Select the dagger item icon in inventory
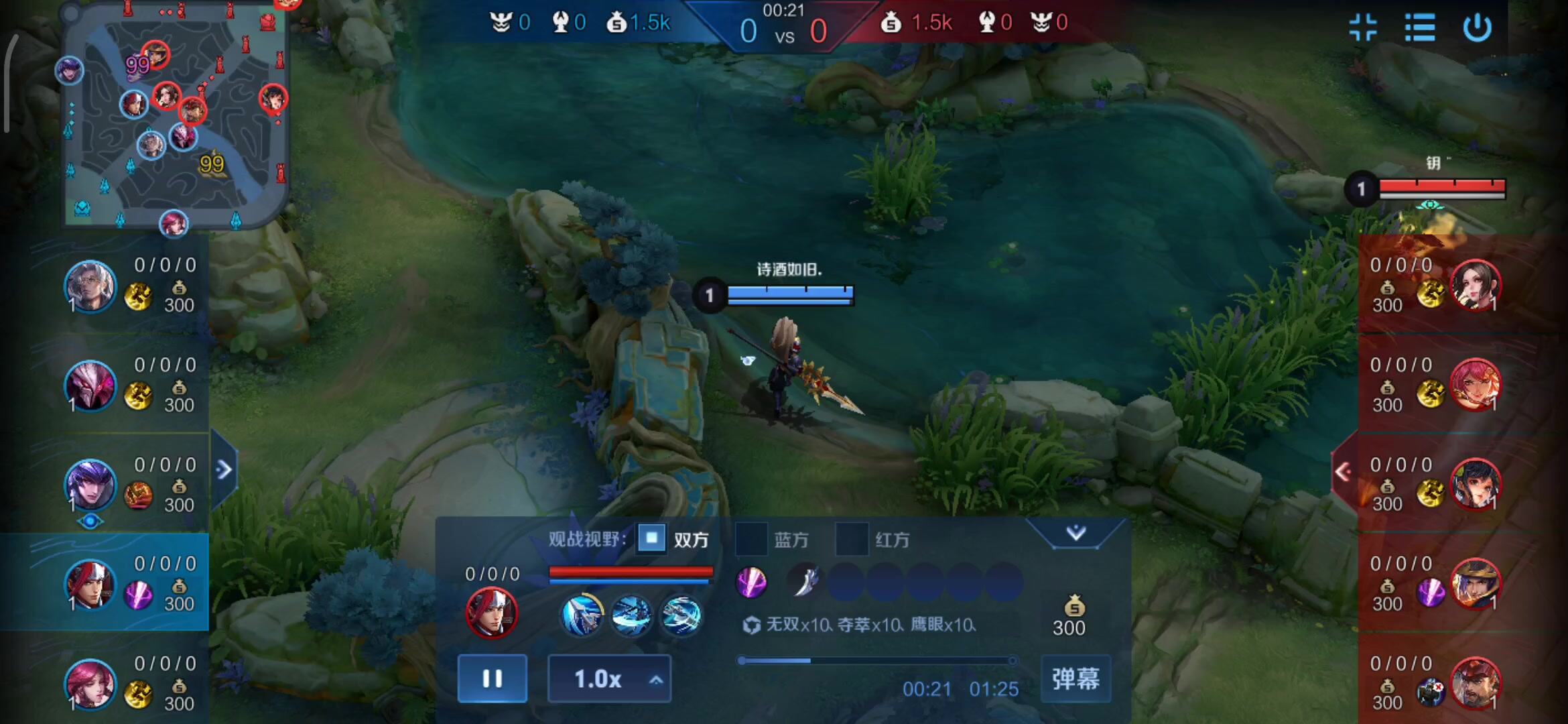This screenshot has height=724, width=1568. [806, 581]
